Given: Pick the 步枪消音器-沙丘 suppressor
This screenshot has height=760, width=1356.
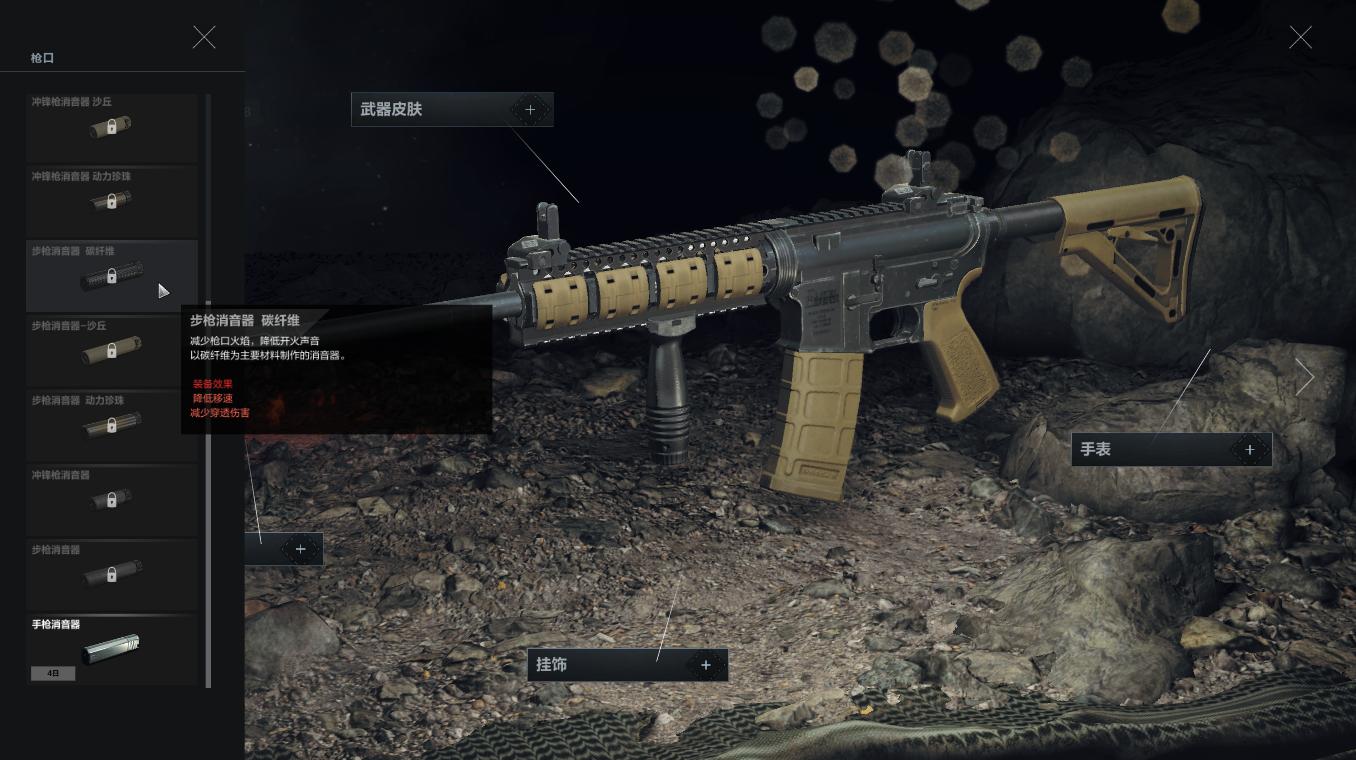Looking at the screenshot, I should [111, 351].
